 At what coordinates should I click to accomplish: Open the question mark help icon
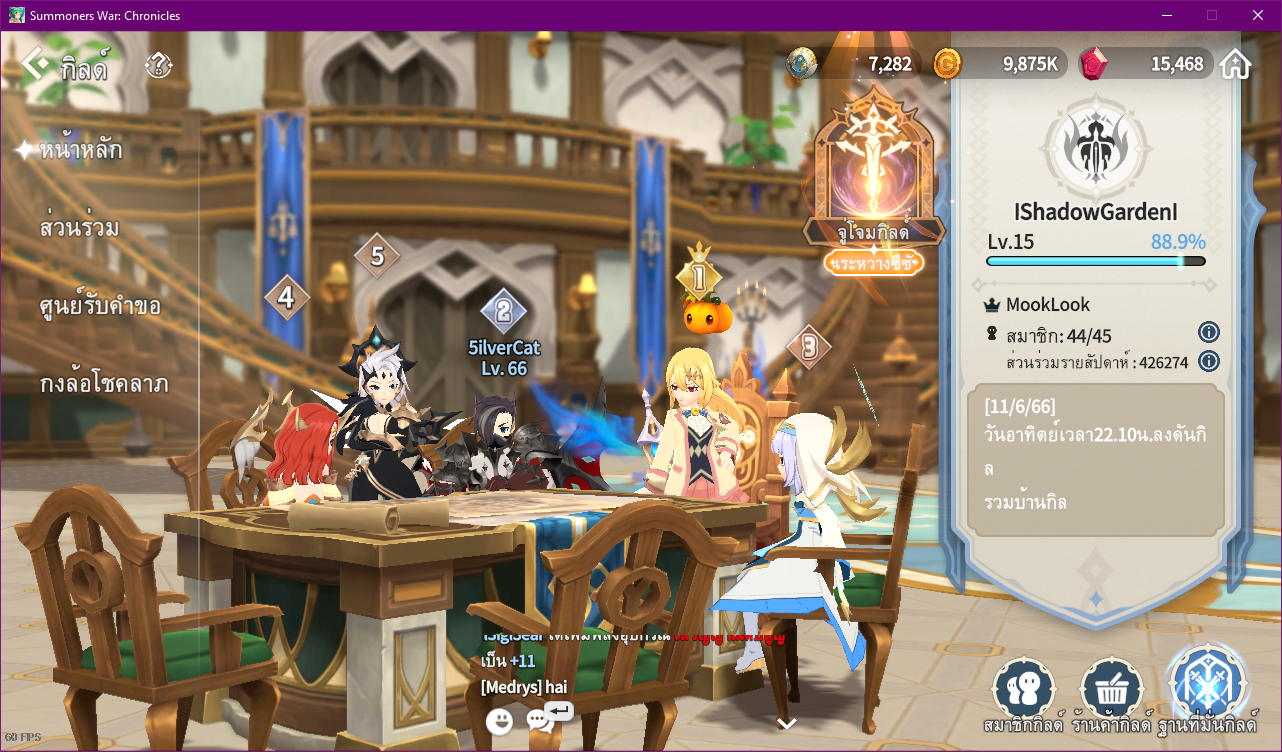(158, 66)
